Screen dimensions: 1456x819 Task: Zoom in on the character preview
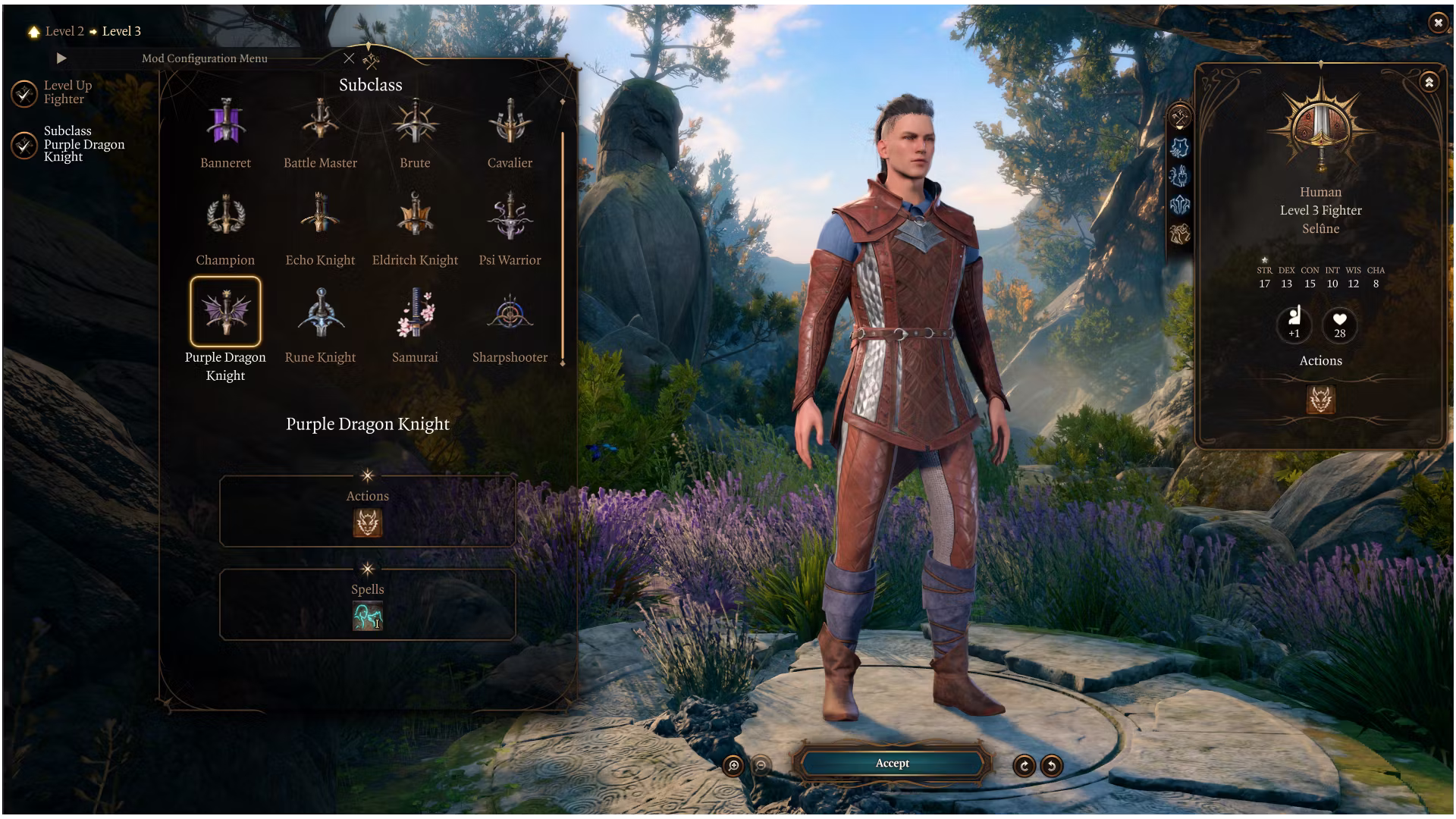click(x=733, y=766)
